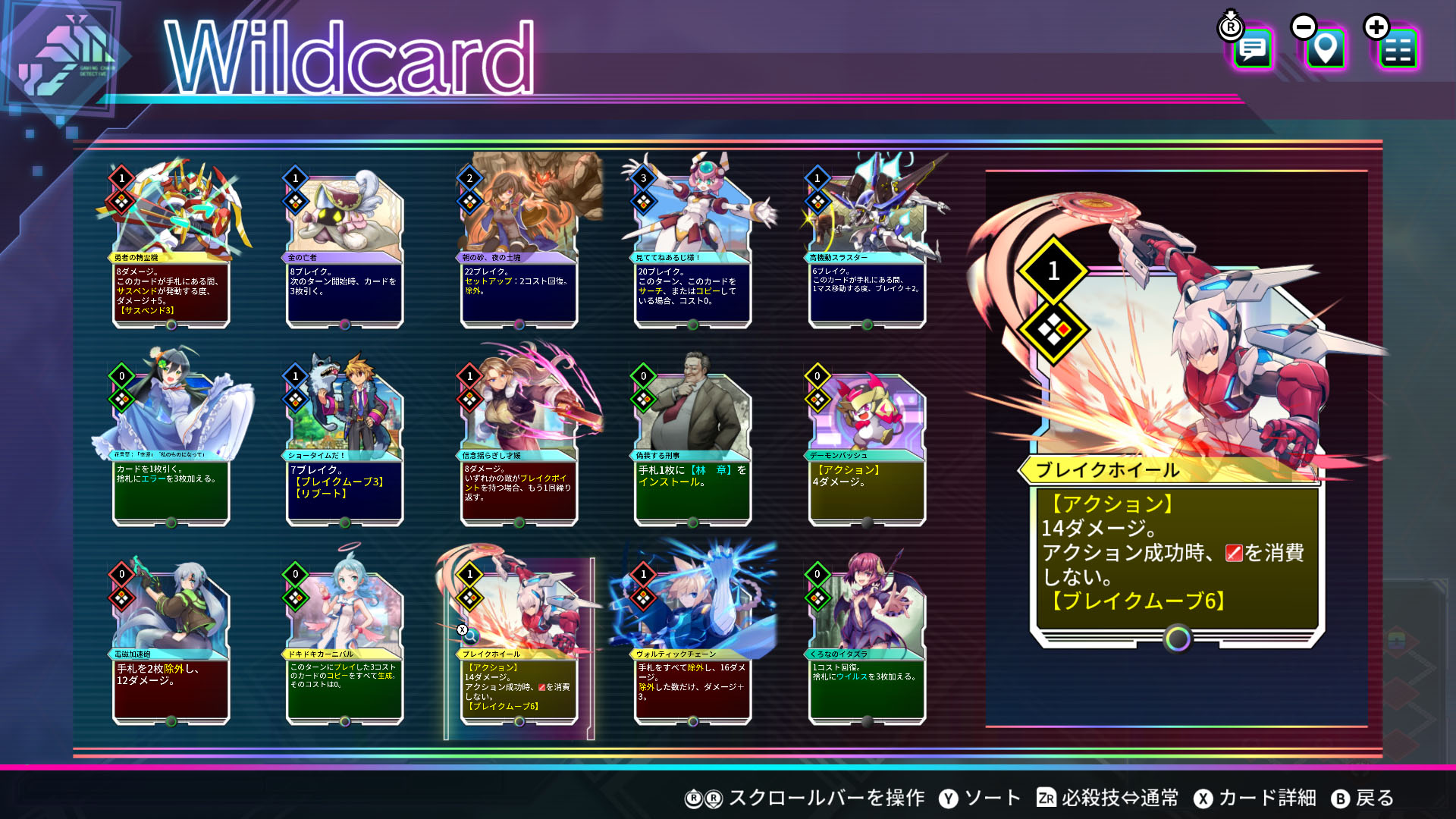Open the card list view icon
This screenshot has width=1456, height=819.
1399,49
